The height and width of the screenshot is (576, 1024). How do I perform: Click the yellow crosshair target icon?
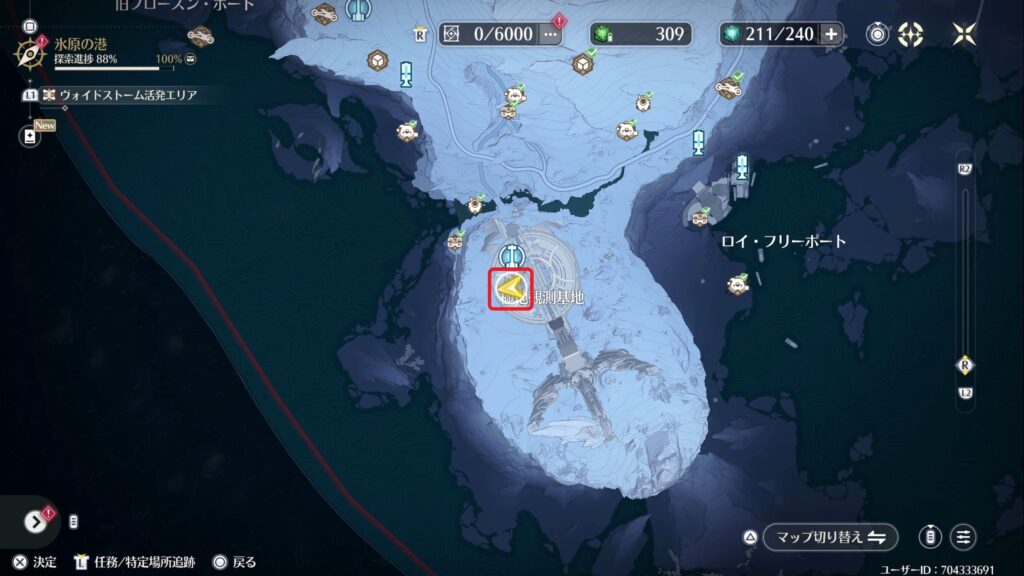[911, 34]
